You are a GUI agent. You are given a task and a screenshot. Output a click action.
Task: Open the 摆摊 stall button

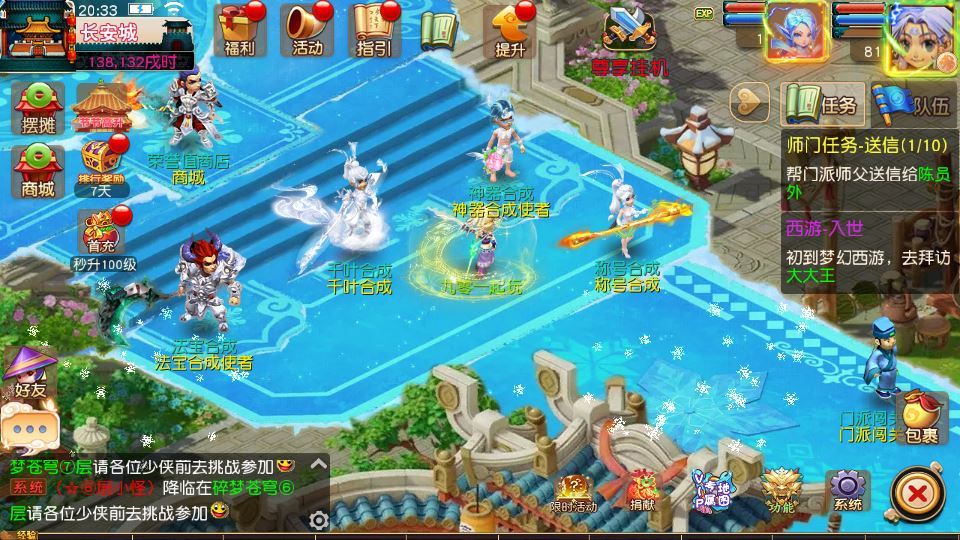click(38, 108)
